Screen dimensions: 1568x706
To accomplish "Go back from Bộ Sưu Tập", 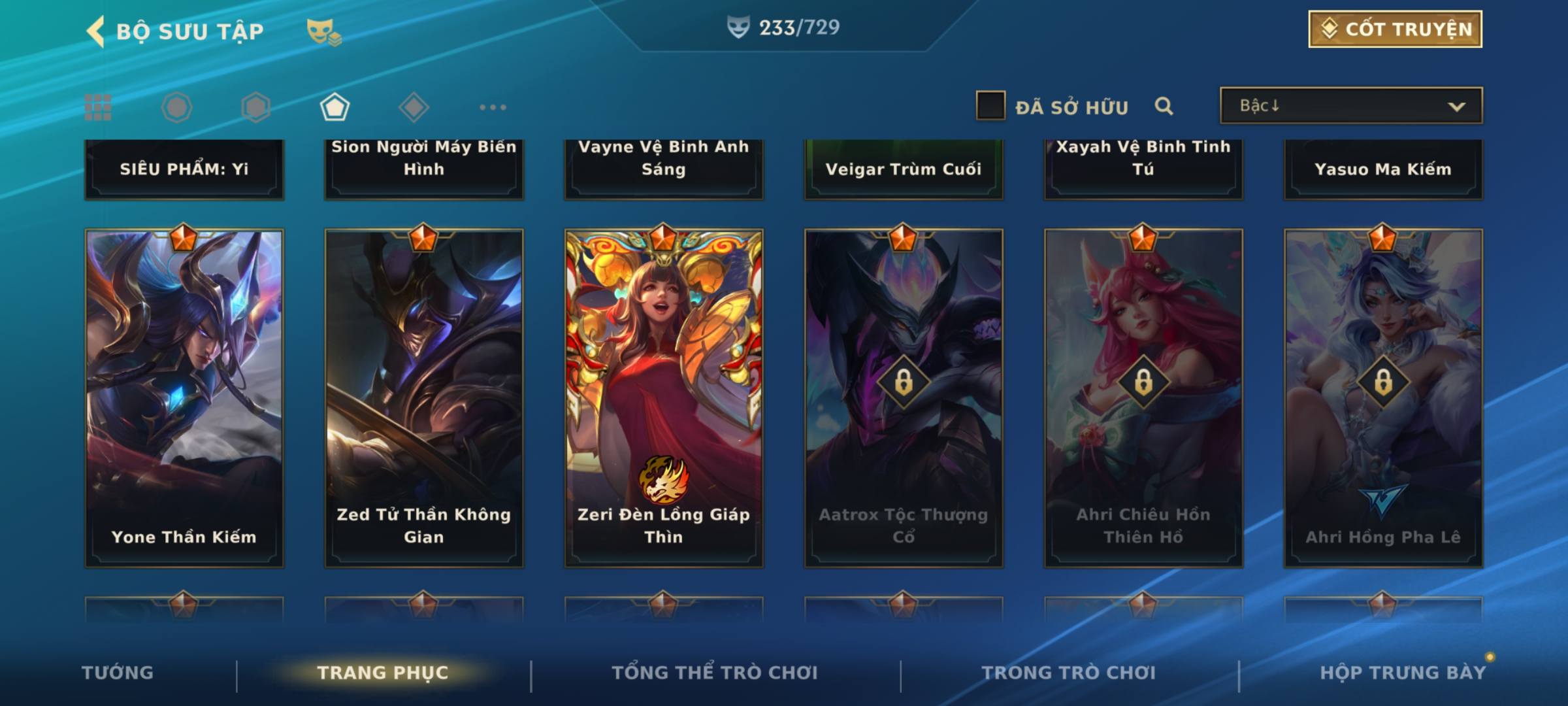I will click(96, 31).
